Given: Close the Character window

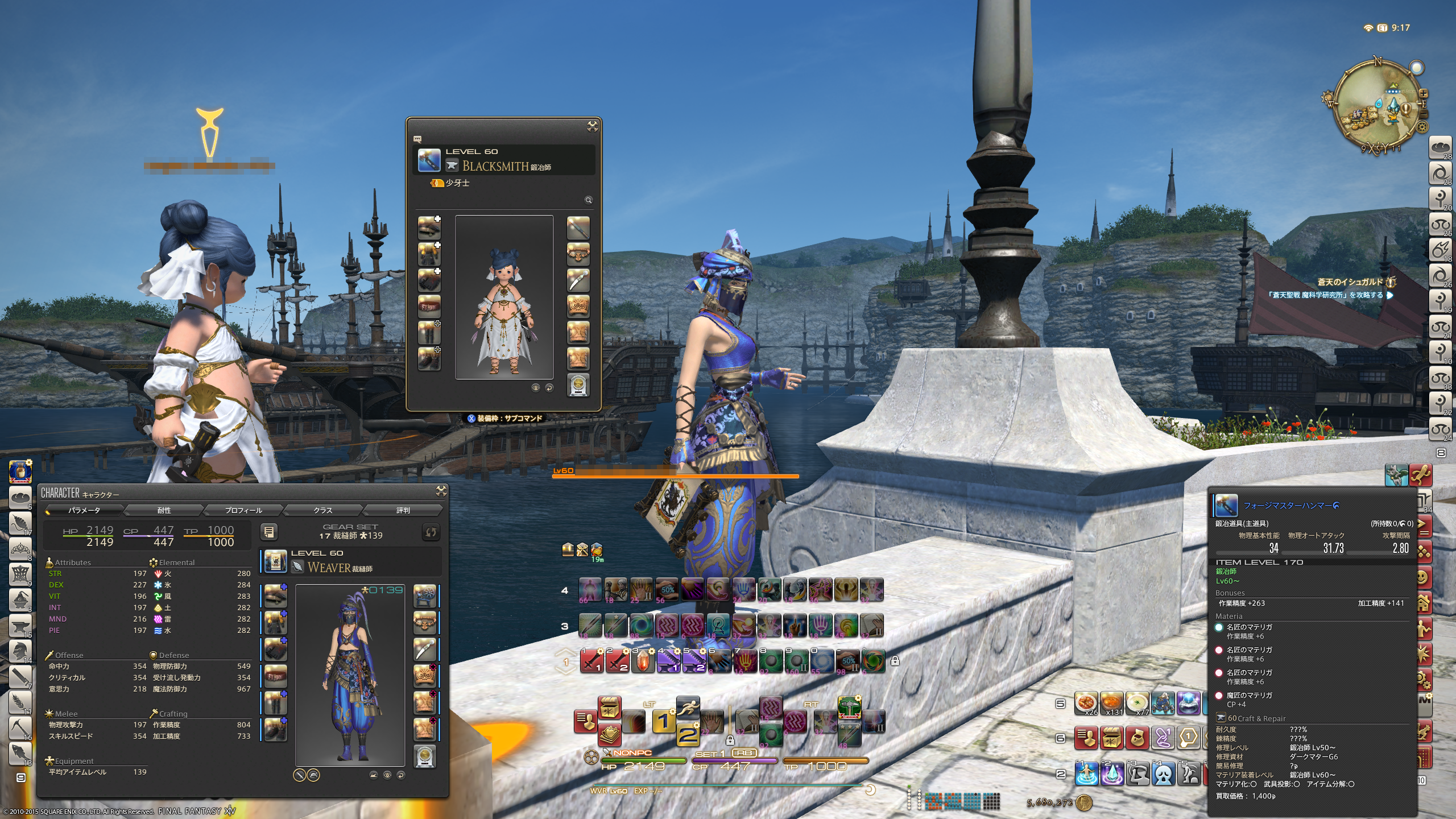Looking at the screenshot, I should tap(441, 491).
